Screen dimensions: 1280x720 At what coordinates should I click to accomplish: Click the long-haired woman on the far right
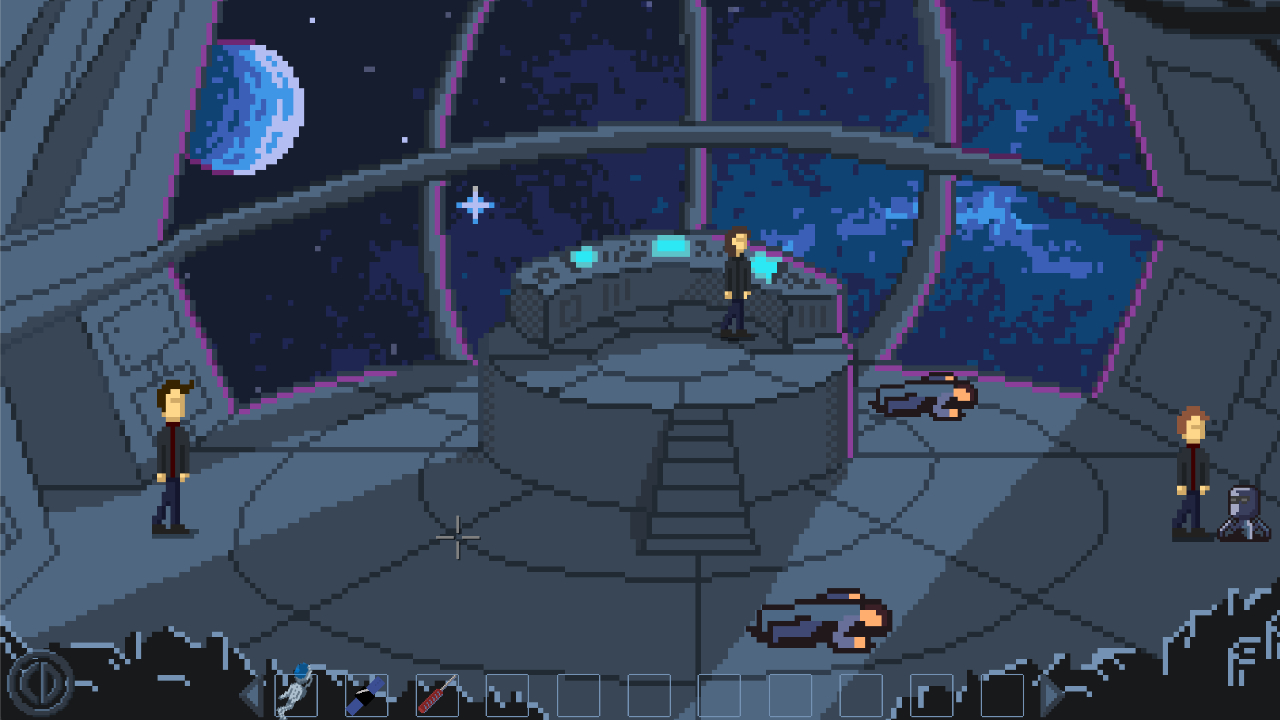[x=1192, y=465]
